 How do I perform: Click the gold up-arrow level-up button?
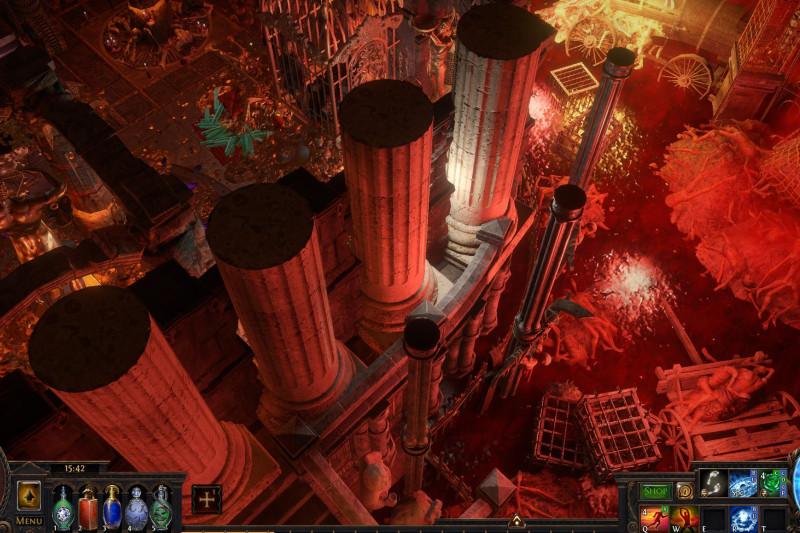(x=28, y=496)
